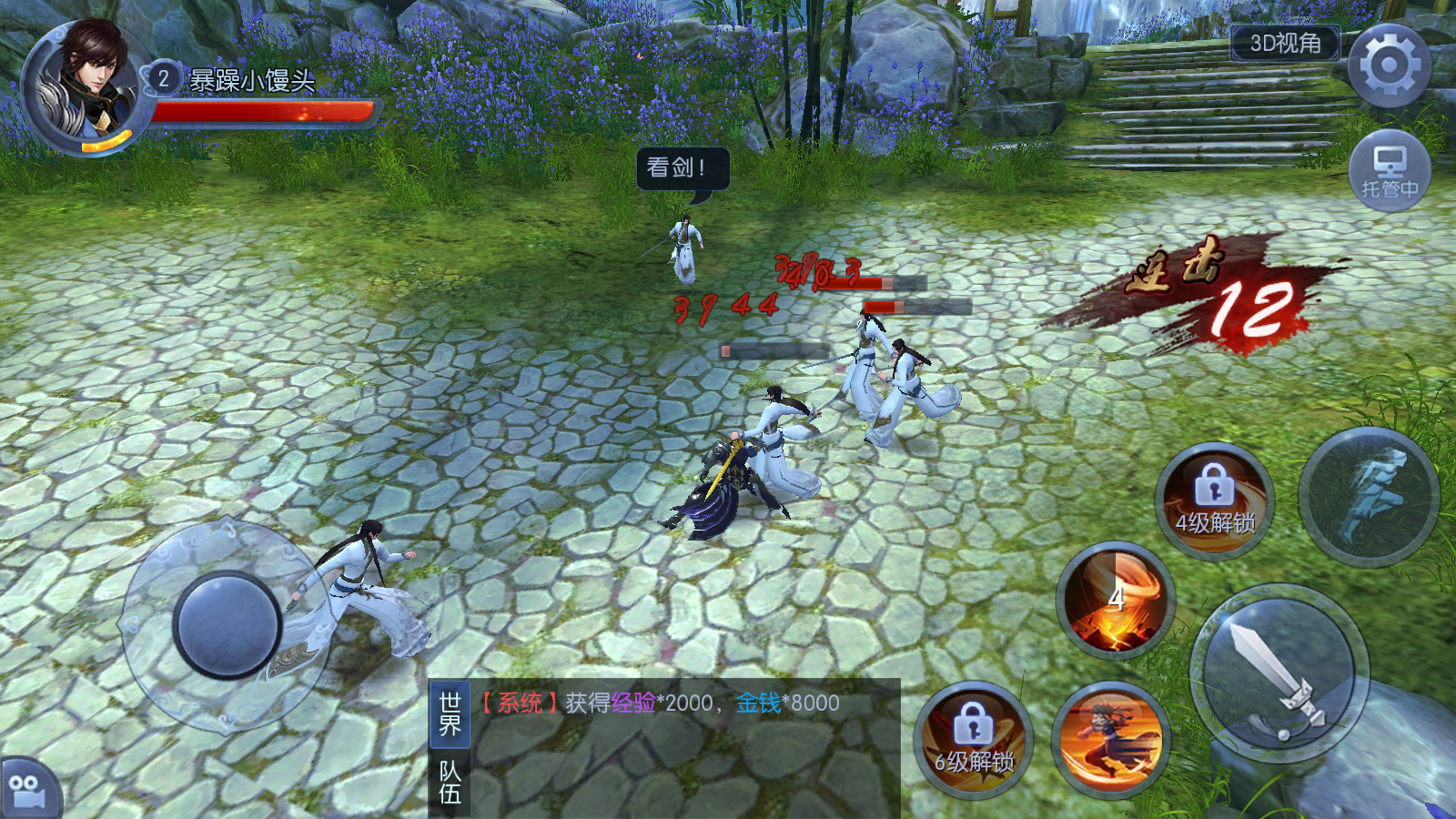Attack with the sword basic attack button
Image resolution: width=1456 pixels, height=819 pixels.
coord(1279,675)
